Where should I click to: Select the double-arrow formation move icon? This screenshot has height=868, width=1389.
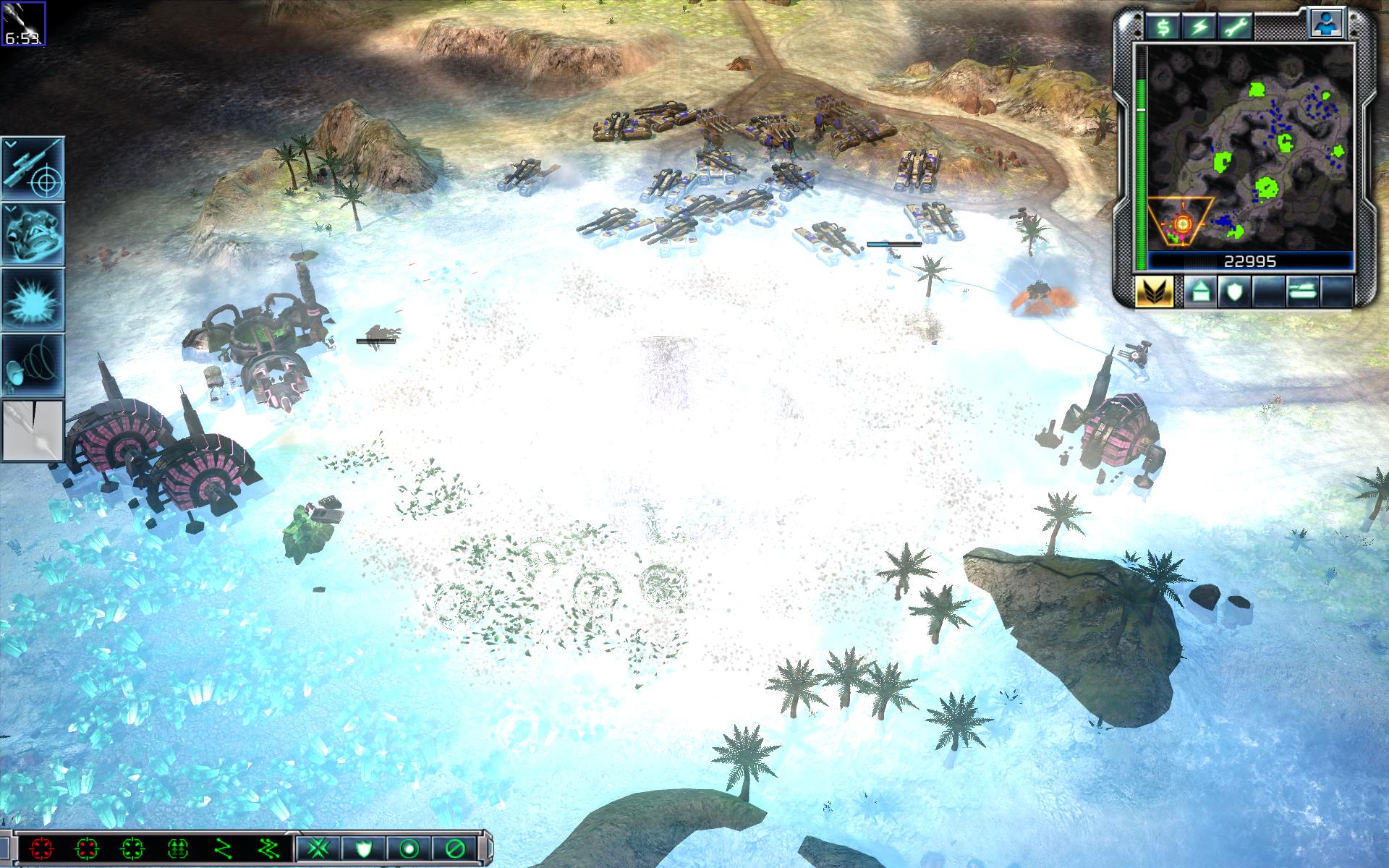pos(177,848)
